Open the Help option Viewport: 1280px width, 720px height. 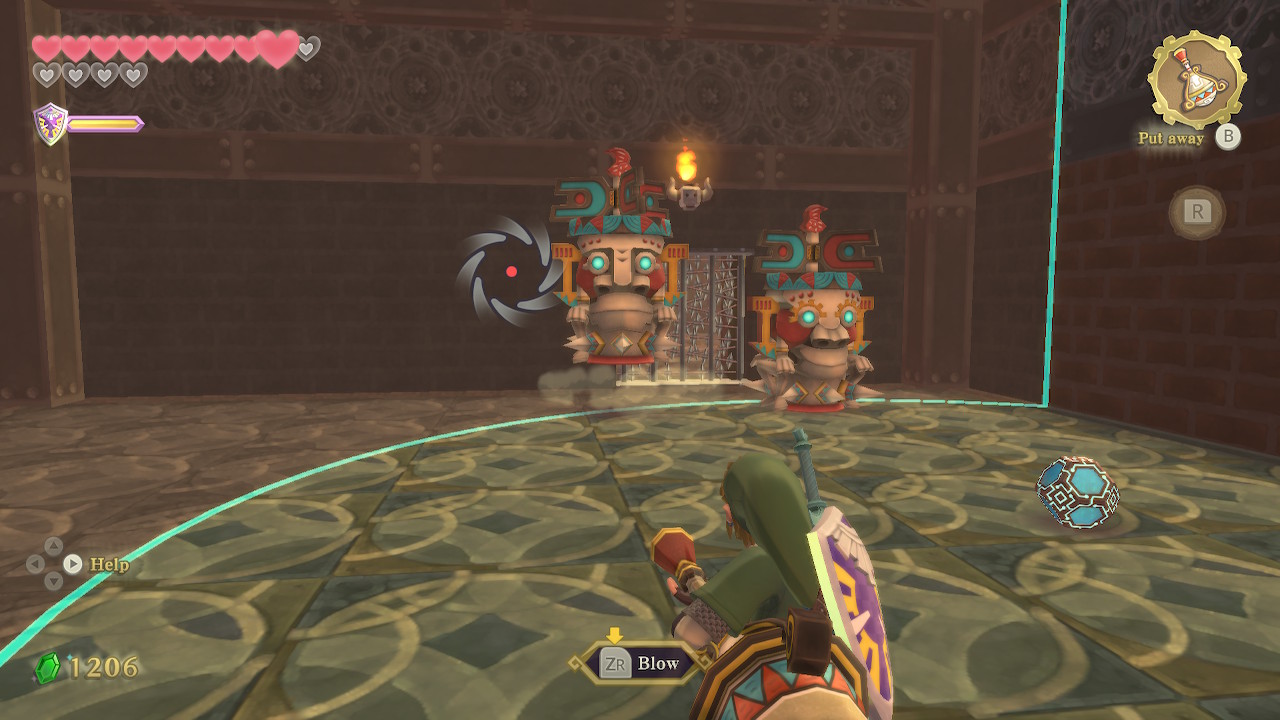[x=109, y=564]
